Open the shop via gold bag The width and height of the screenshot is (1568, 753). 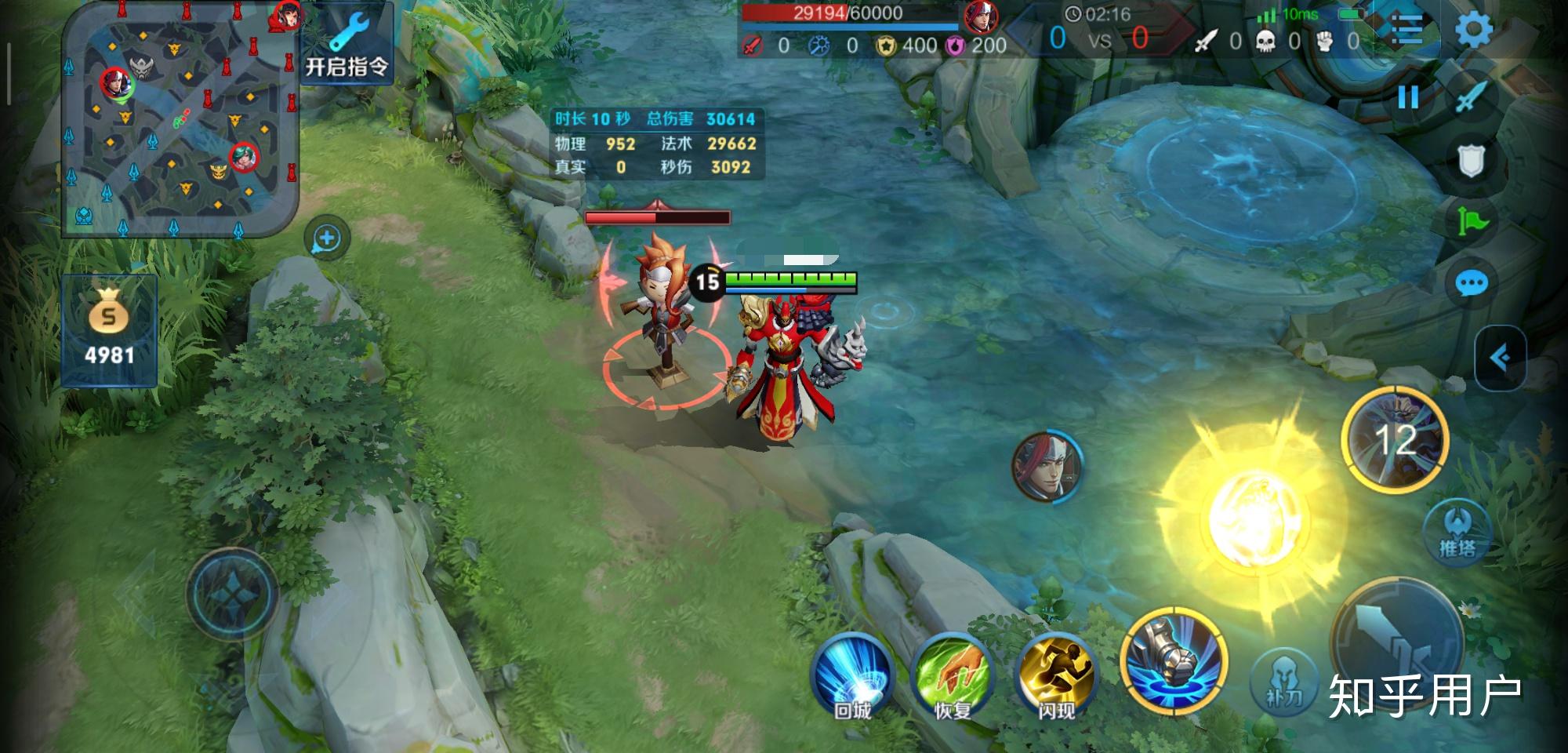109,331
